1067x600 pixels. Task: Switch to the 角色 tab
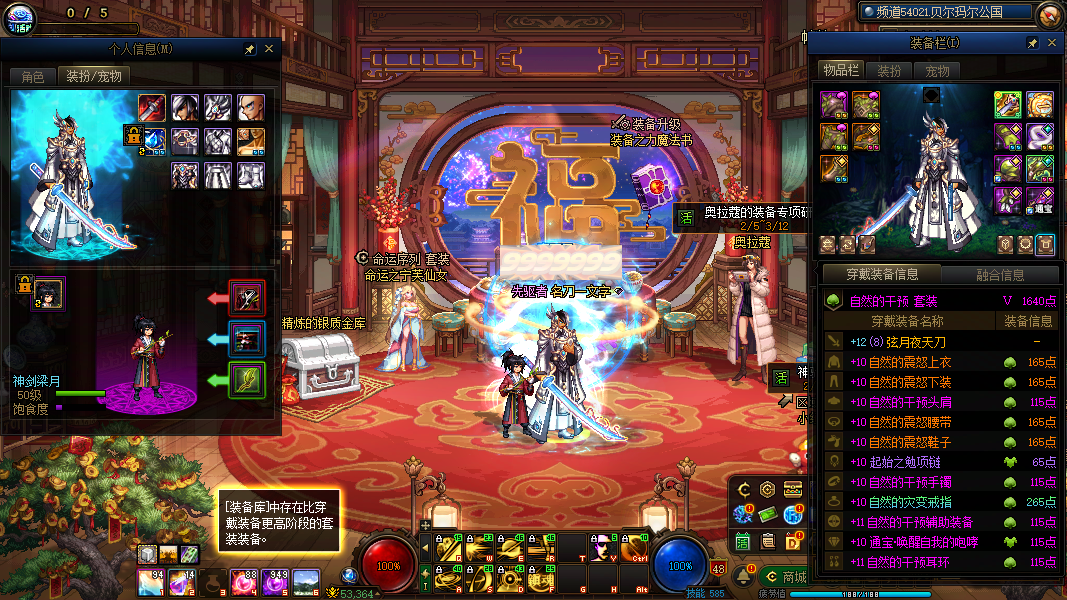click(x=33, y=76)
